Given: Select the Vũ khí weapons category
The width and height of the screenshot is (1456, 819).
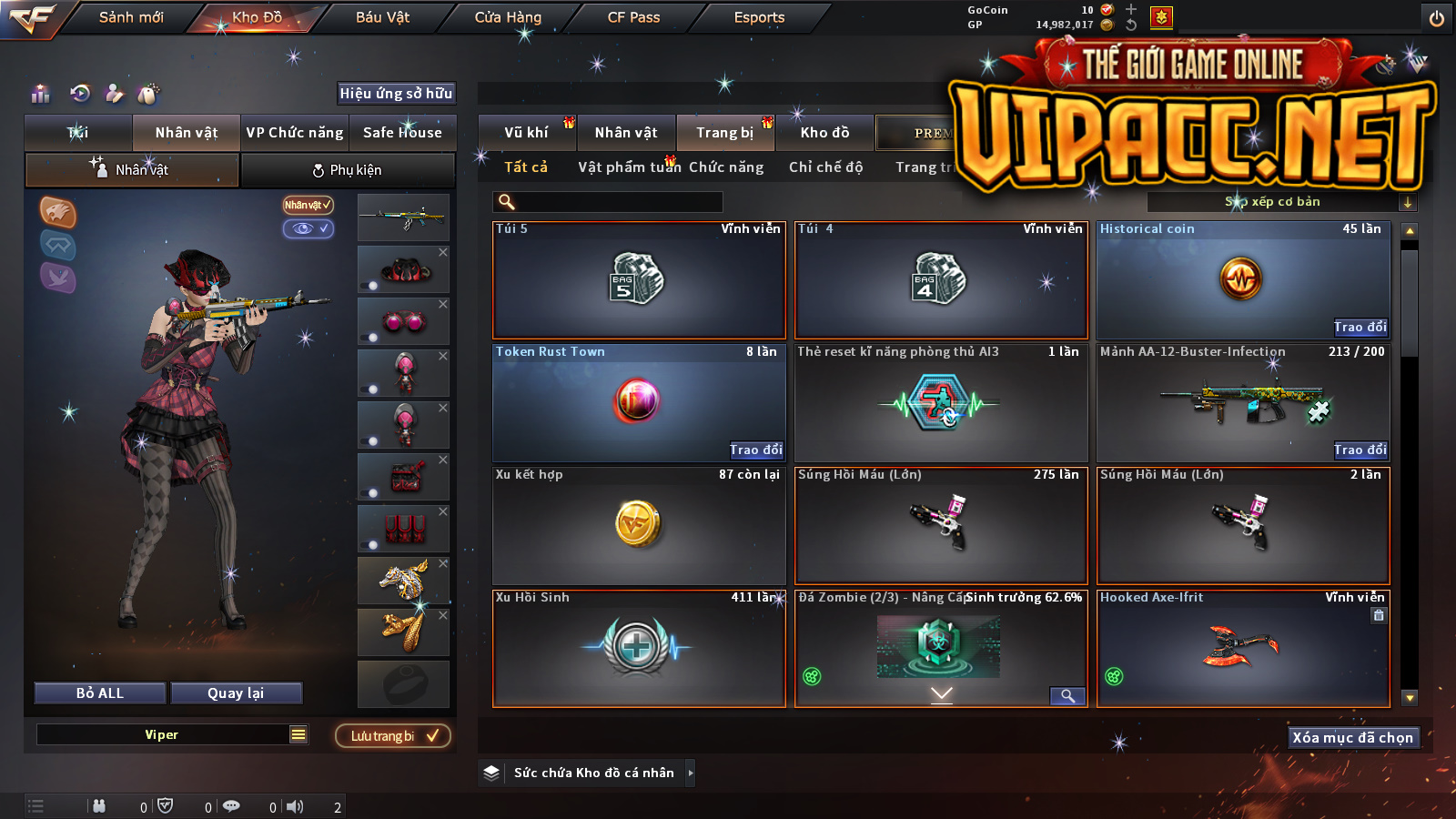Looking at the screenshot, I should tap(526, 133).
